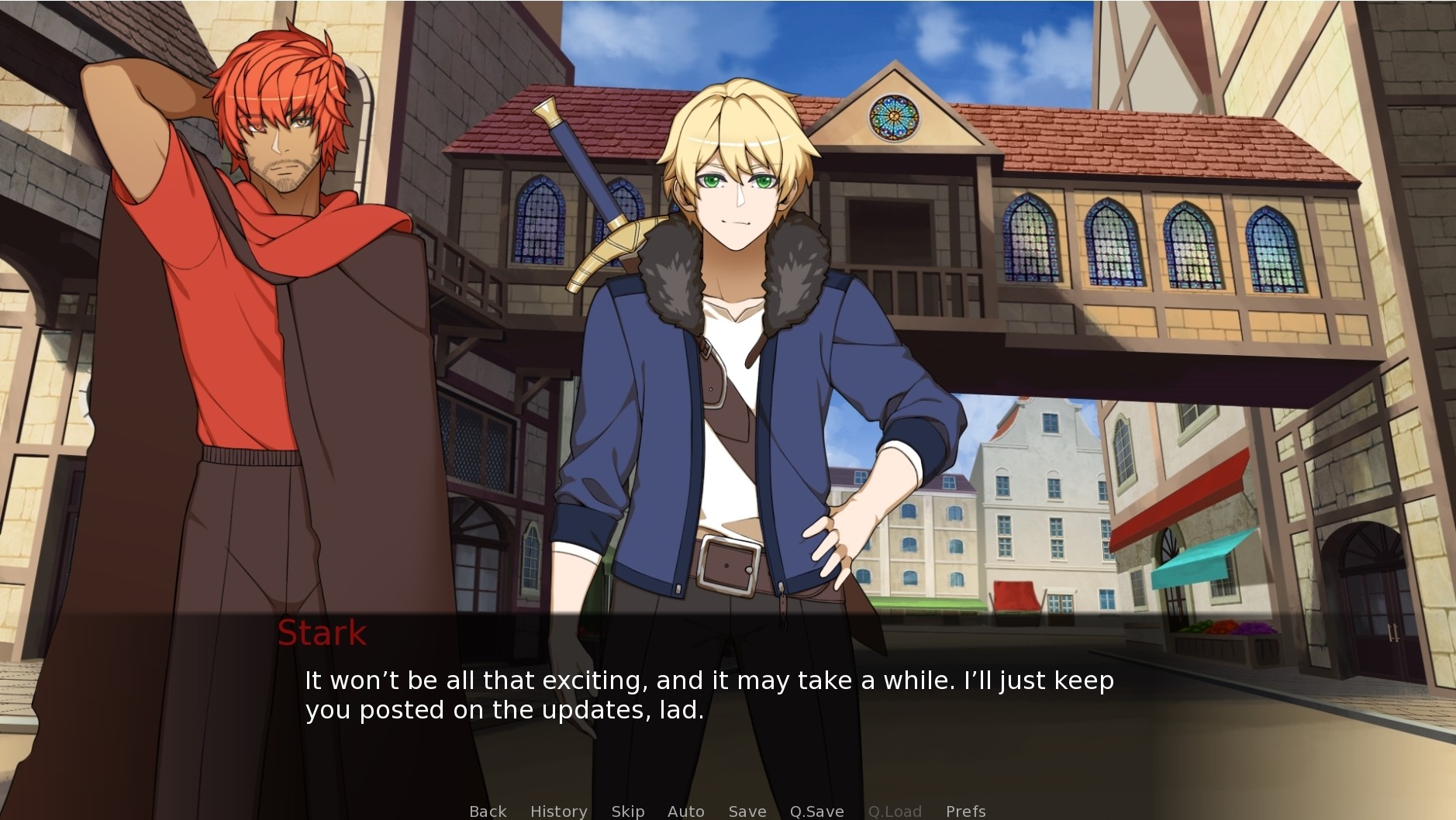1456x820 pixels.
Task: Click the teal shop awning on the right
Action: point(1202,558)
